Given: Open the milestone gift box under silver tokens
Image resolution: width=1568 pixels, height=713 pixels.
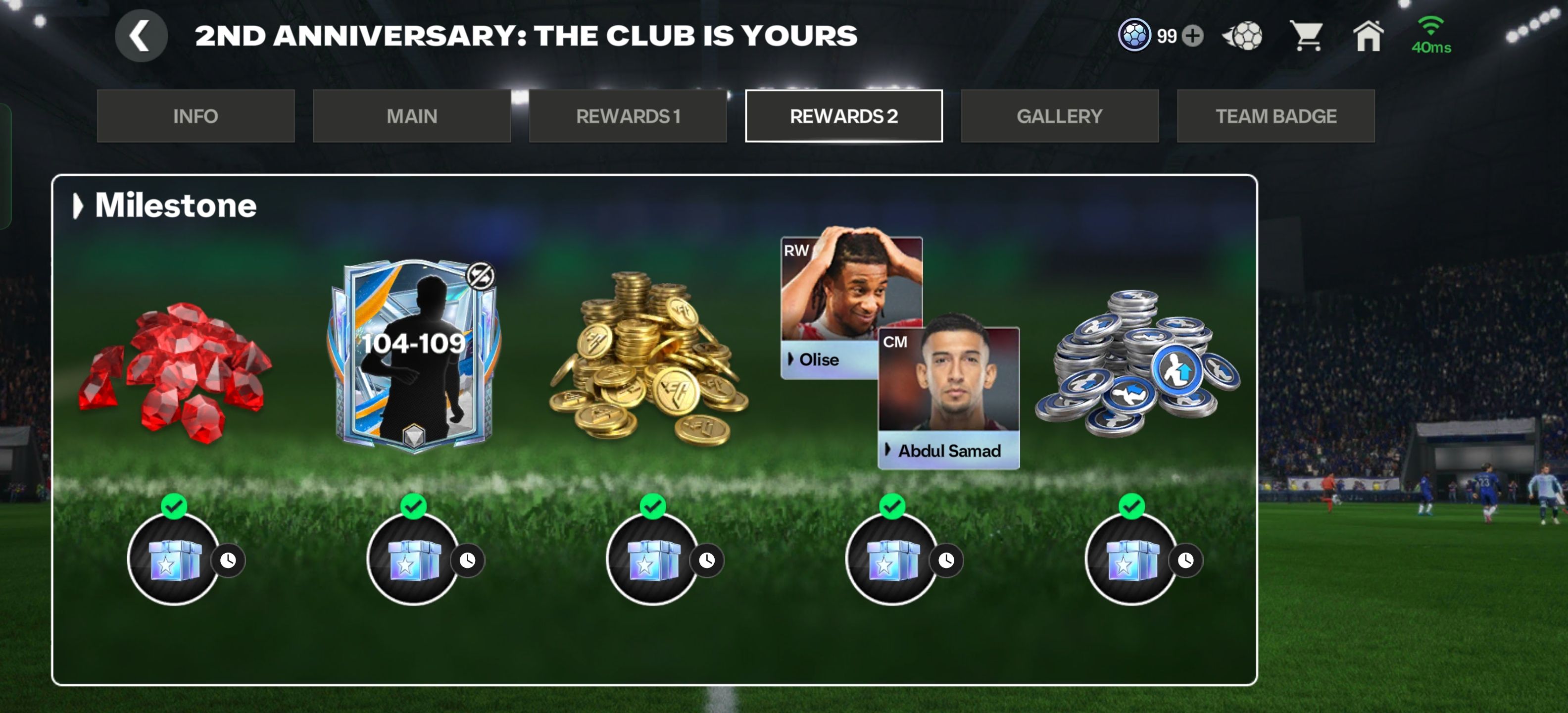Looking at the screenshot, I should click(1131, 559).
